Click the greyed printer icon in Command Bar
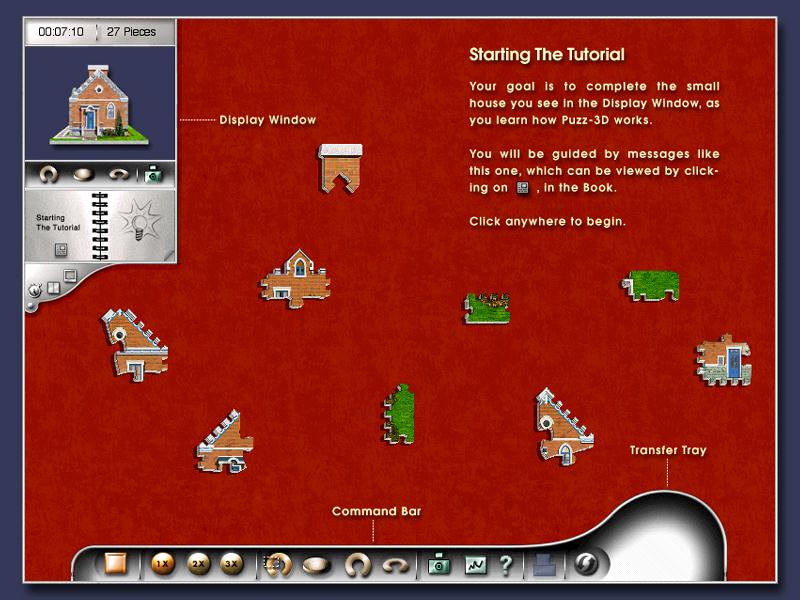Screen dimensions: 800x600 pyautogui.click(x=542, y=565)
